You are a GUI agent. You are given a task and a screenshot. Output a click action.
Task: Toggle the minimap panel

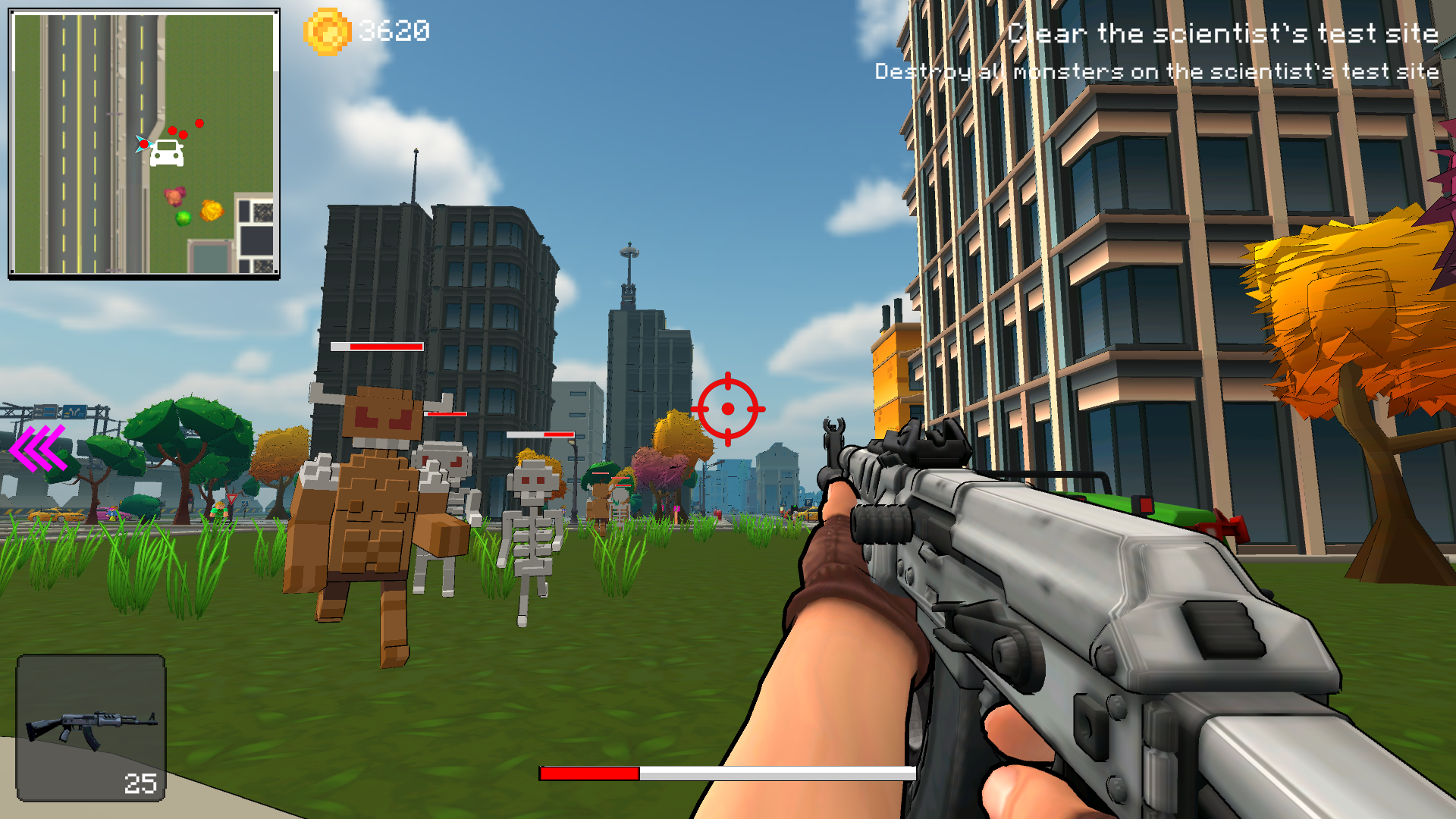[143, 142]
